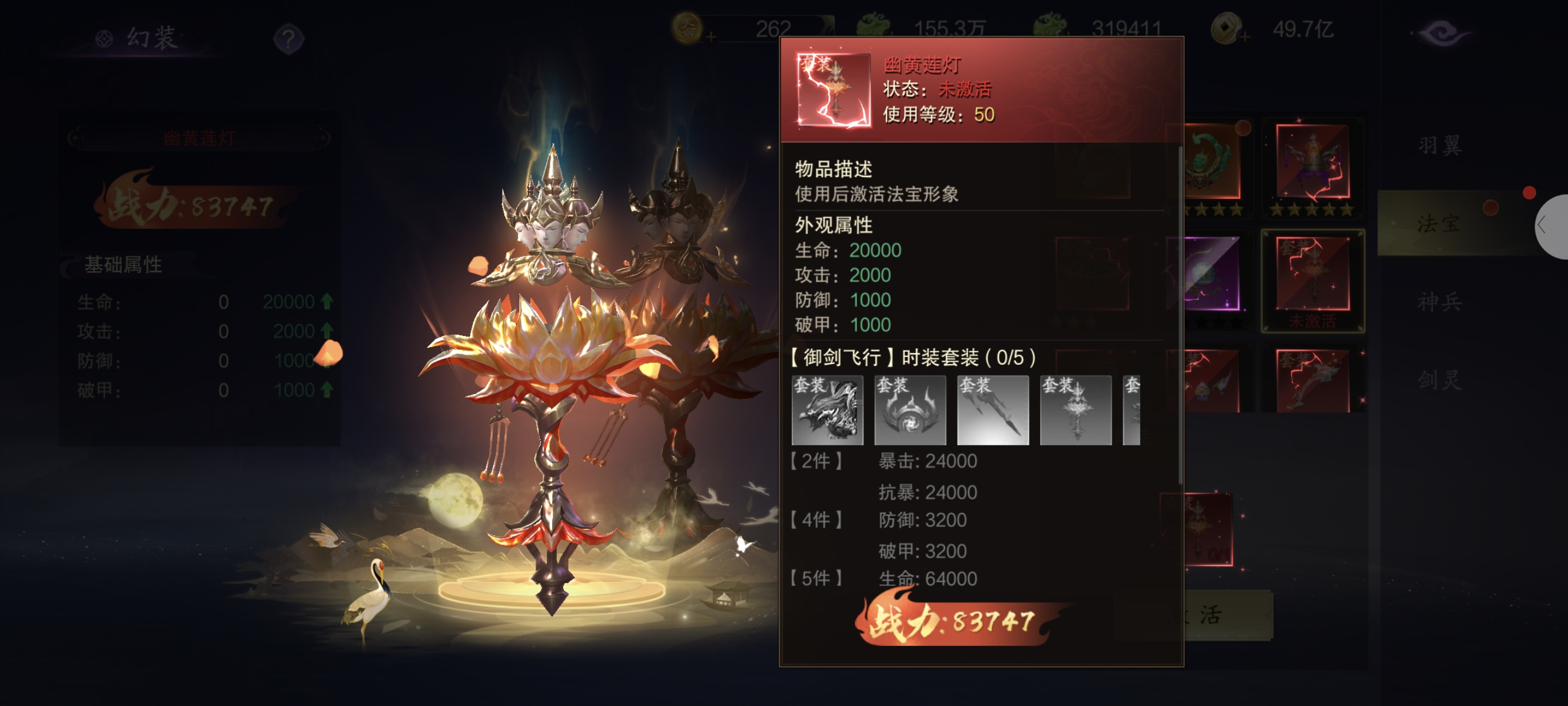
Task: Select the lotus lamp set piece thumbnail
Action: pyautogui.click(x=1075, y=410)
